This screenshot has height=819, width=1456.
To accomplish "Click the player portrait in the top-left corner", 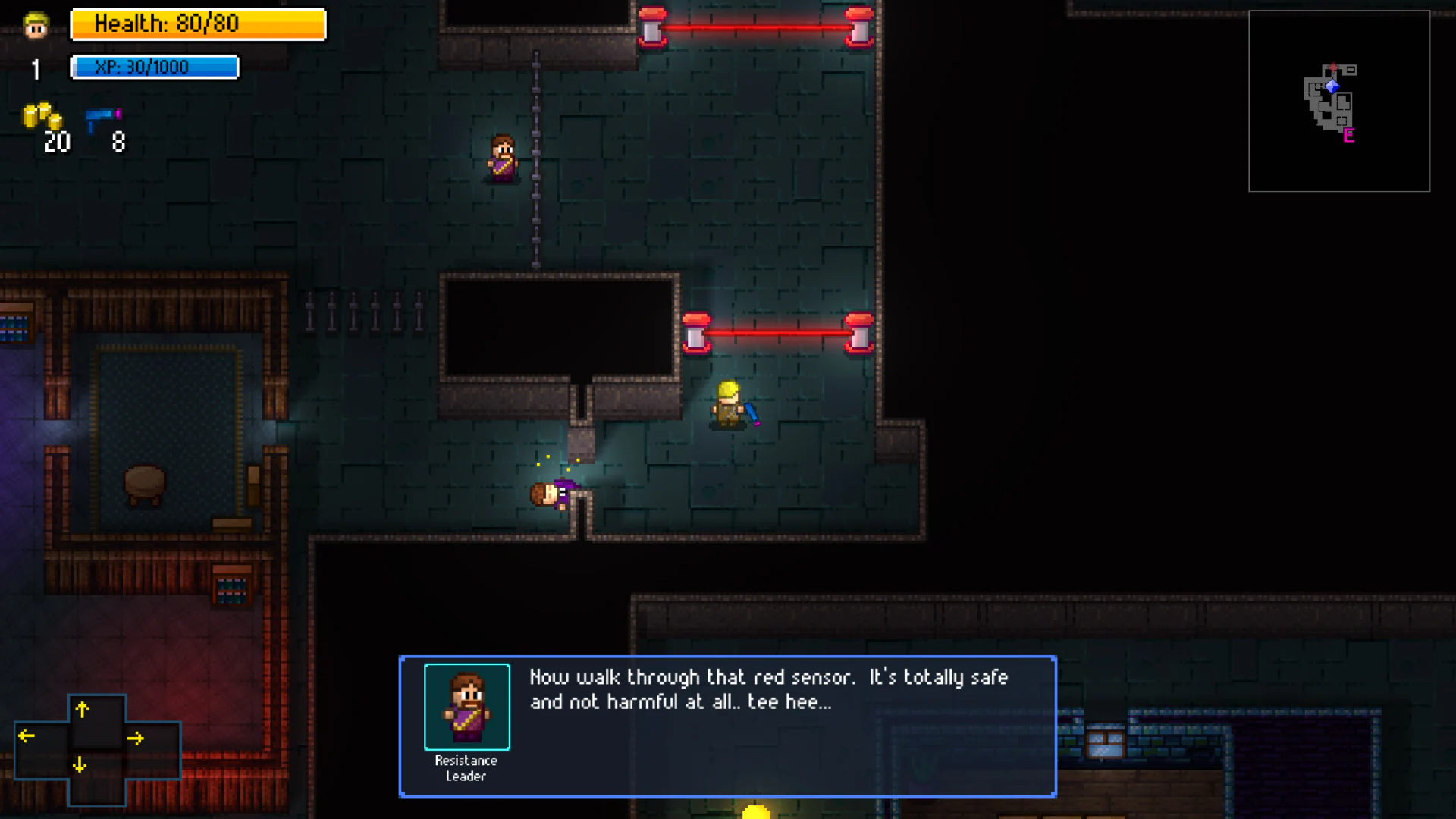I will pyautogui.click(x=34, y=25).
